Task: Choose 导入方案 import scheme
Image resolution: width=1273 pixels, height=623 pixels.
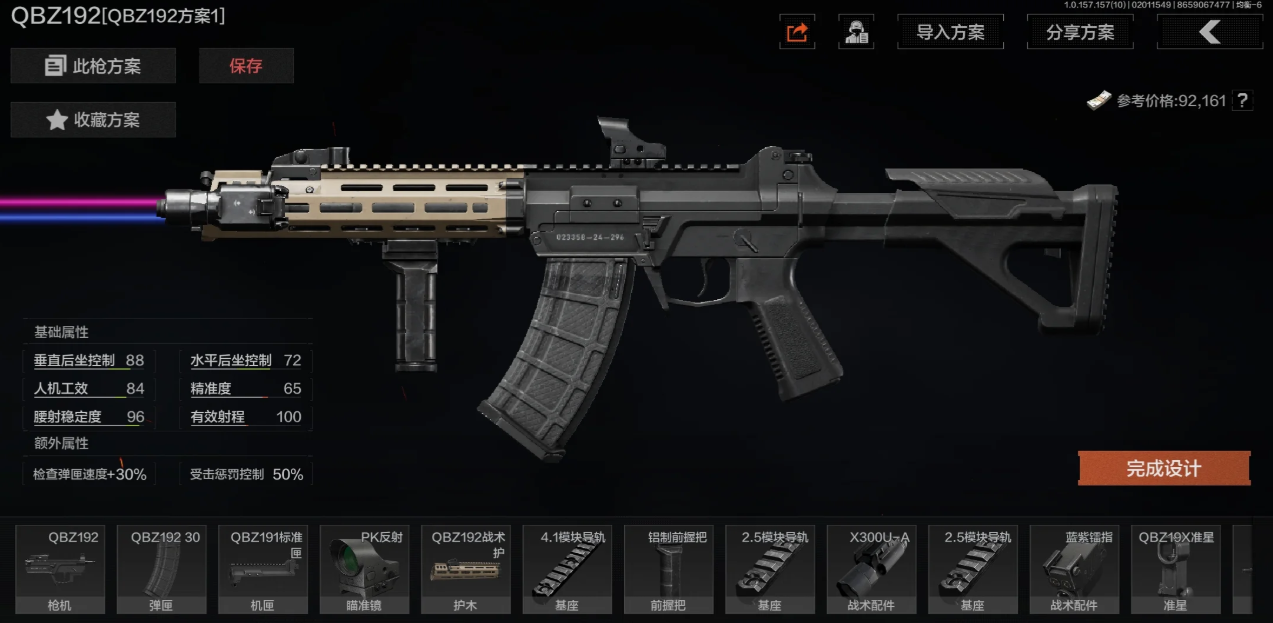Action: [x=950, y=32]
